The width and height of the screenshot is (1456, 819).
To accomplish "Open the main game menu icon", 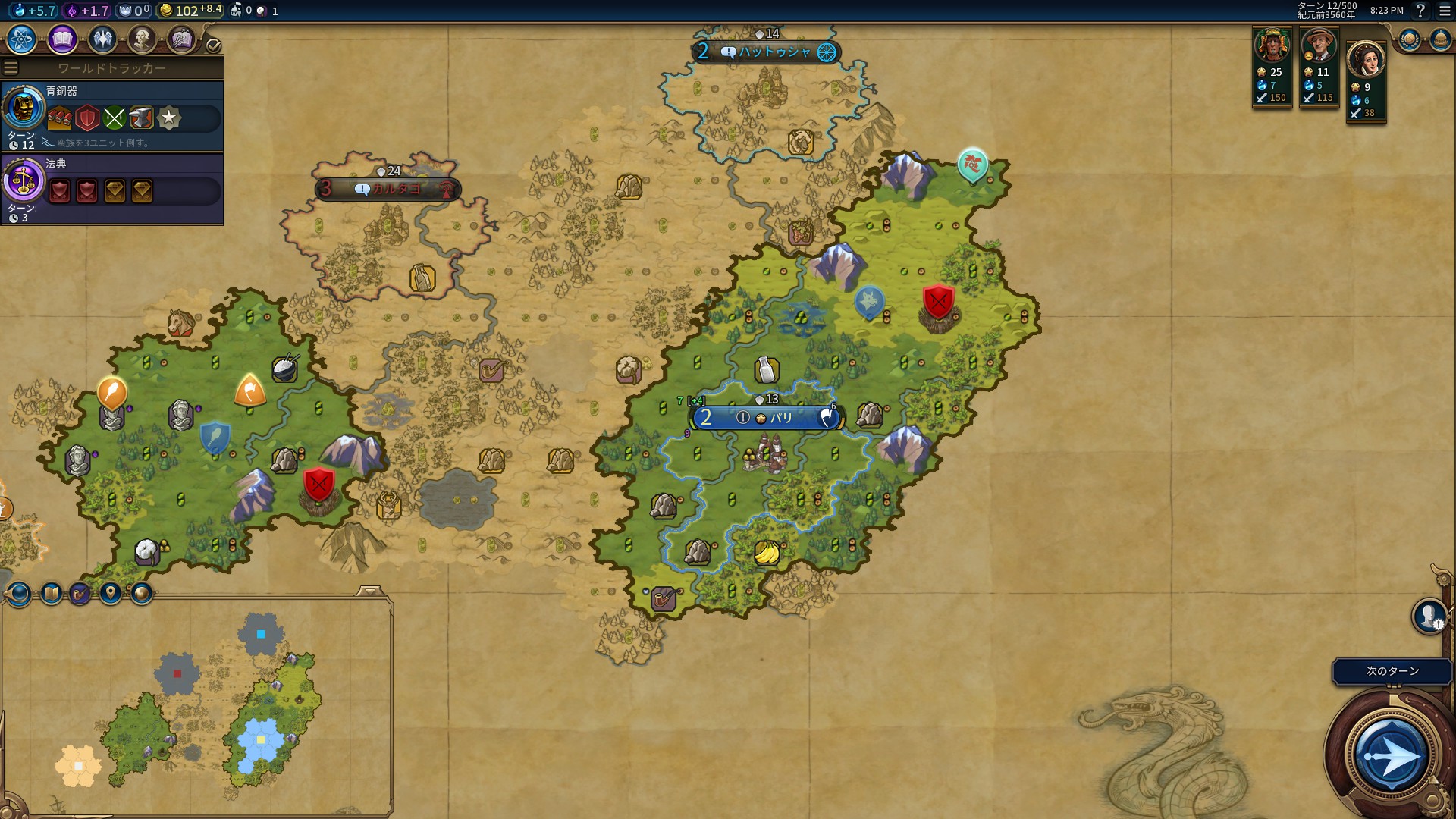I will coord(1445,11).
